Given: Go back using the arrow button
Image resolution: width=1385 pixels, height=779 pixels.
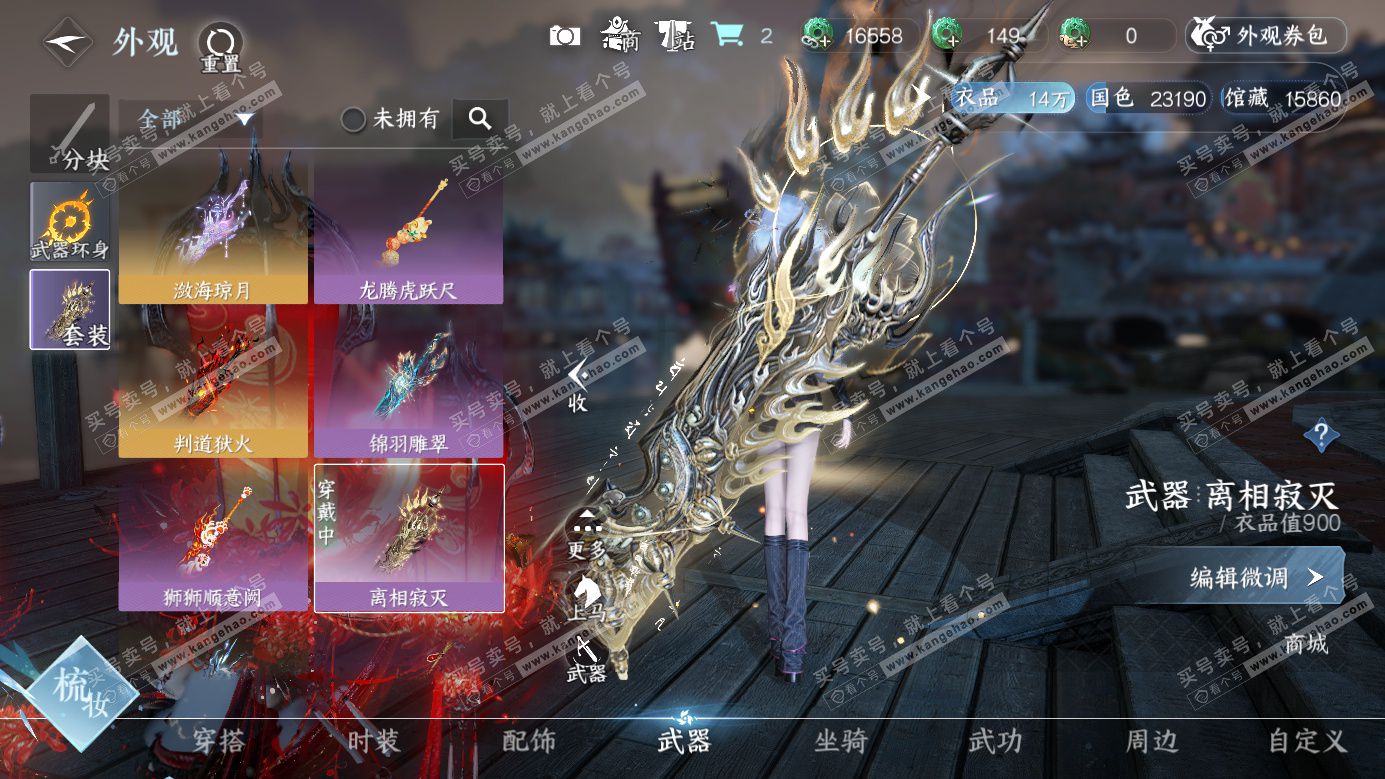Looking at the screenshot, I should 68,43.
